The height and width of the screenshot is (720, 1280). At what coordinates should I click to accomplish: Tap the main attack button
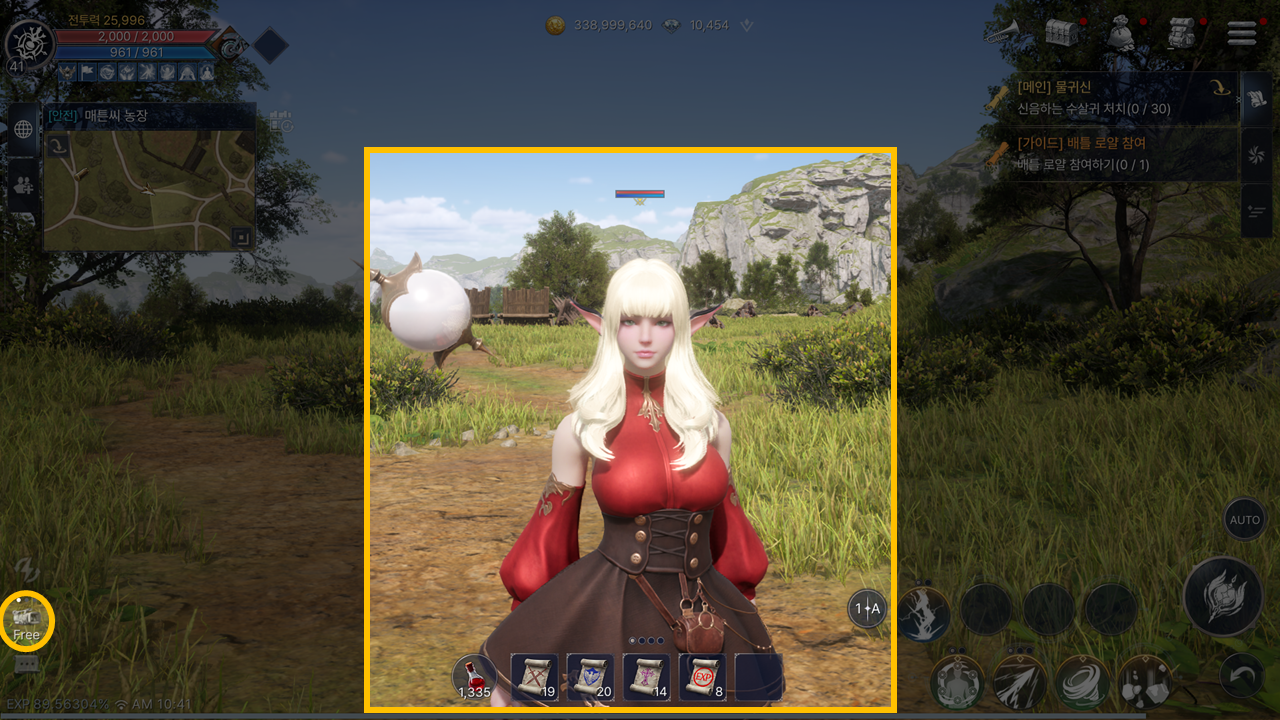click(x=1222, y=596)
